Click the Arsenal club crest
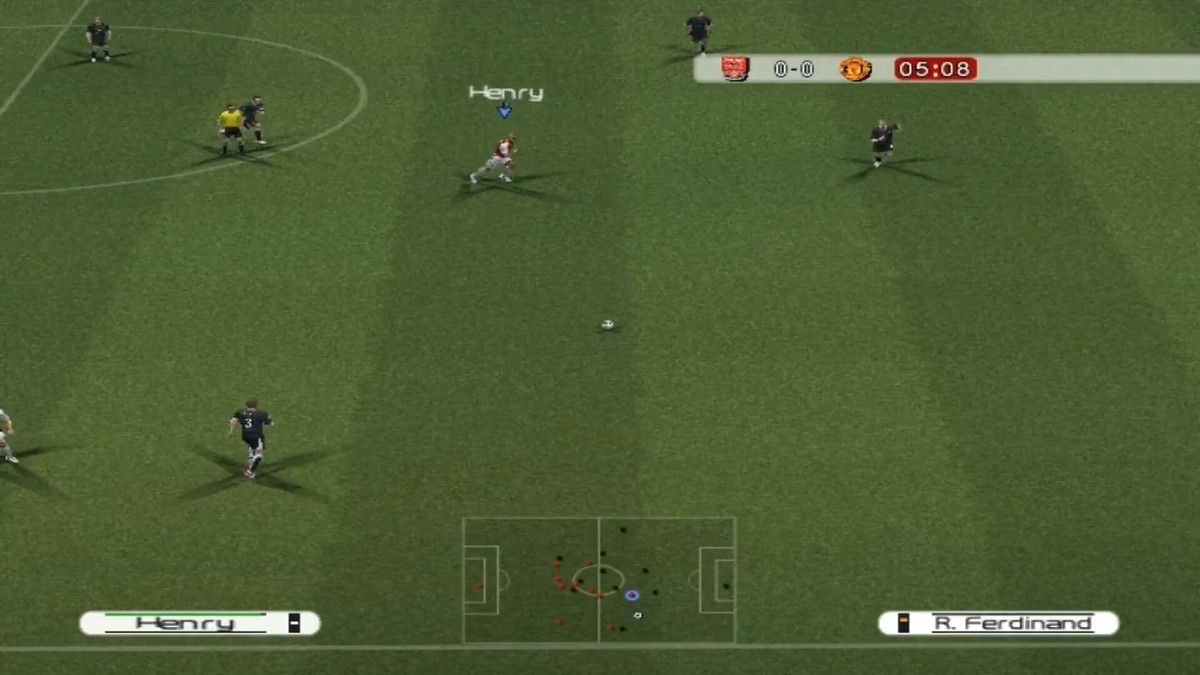The width and height of the screenshot is (1200, 675). 735,69
